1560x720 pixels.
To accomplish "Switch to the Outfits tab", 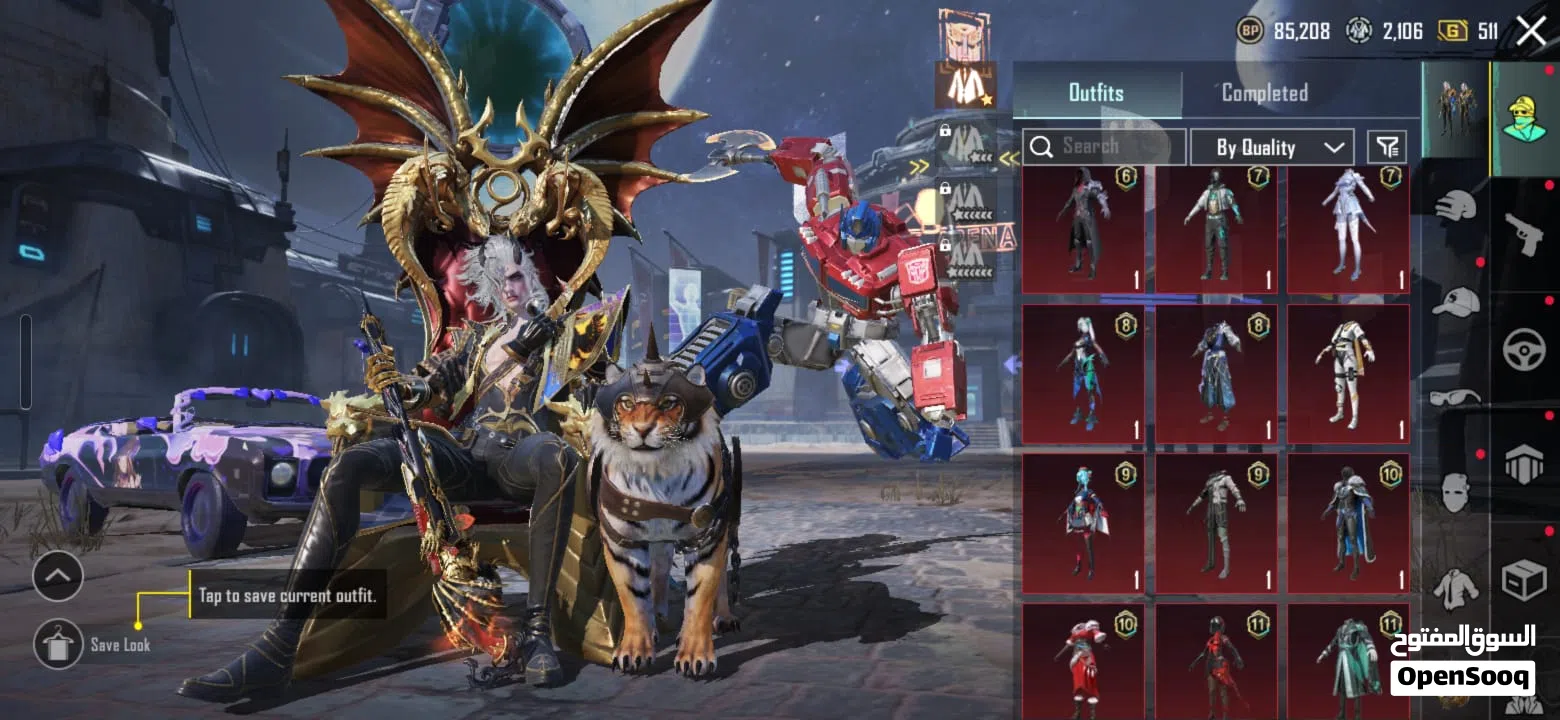I will pyautogui.click(x=1096, y=93).
